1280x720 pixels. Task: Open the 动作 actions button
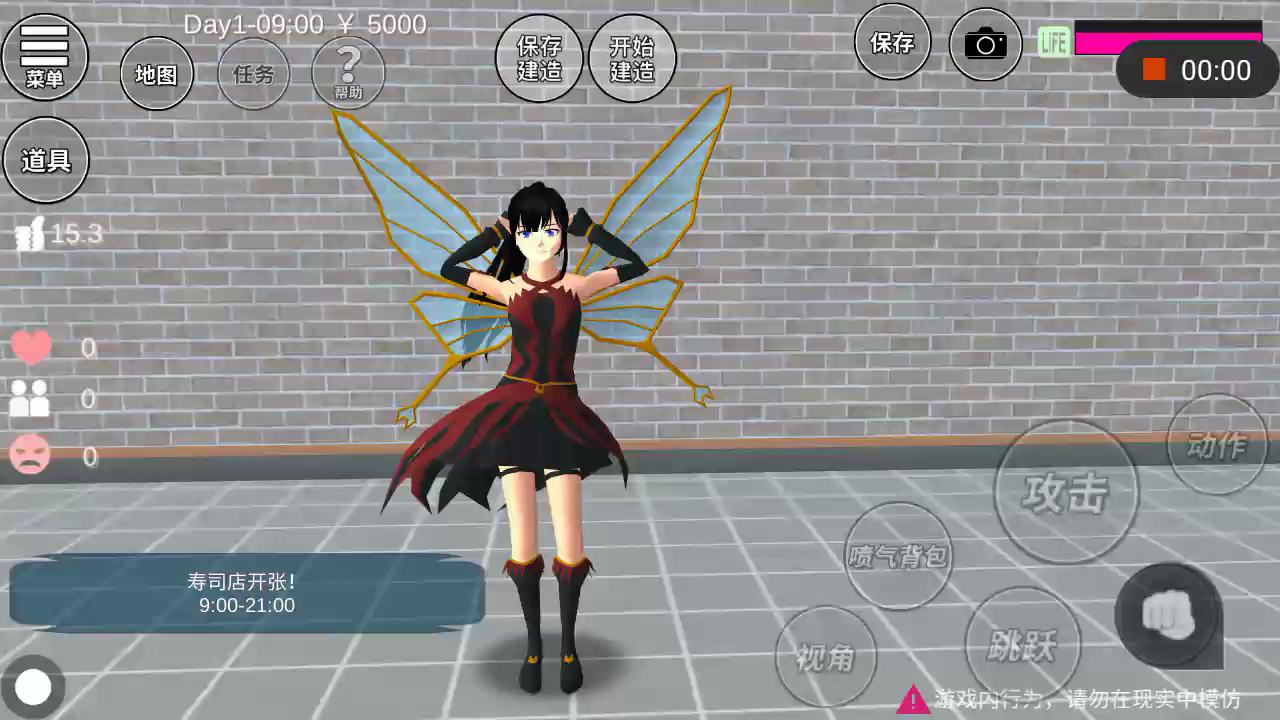(x=1216, y=445)
